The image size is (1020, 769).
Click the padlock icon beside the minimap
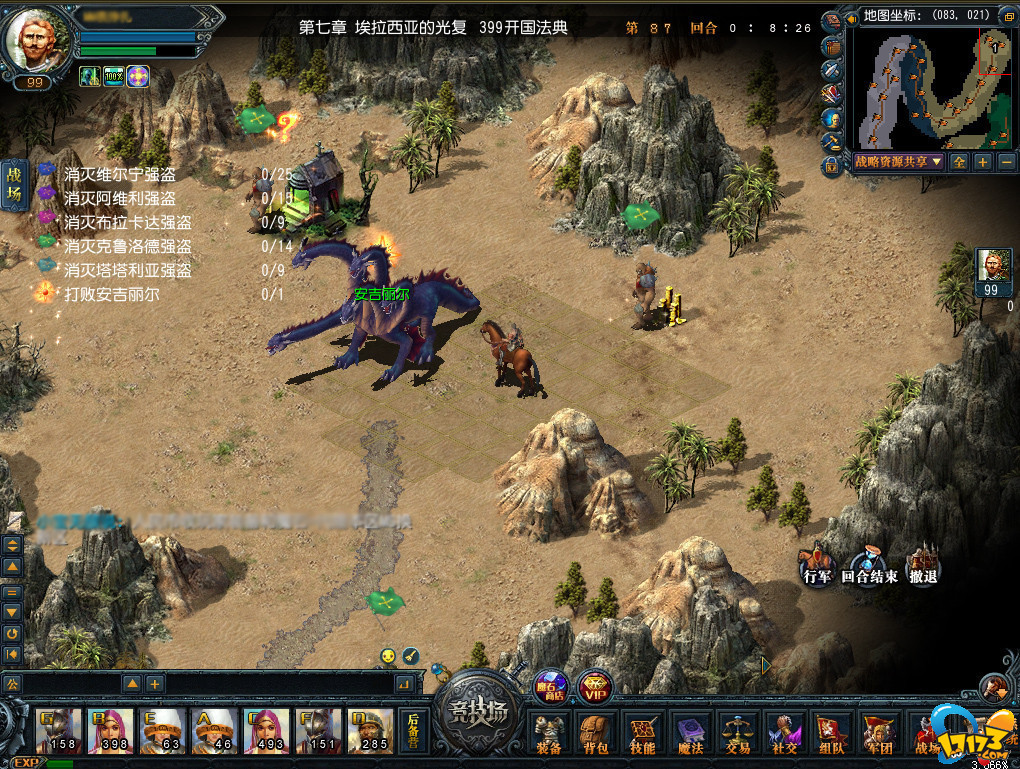coord(831,163)
